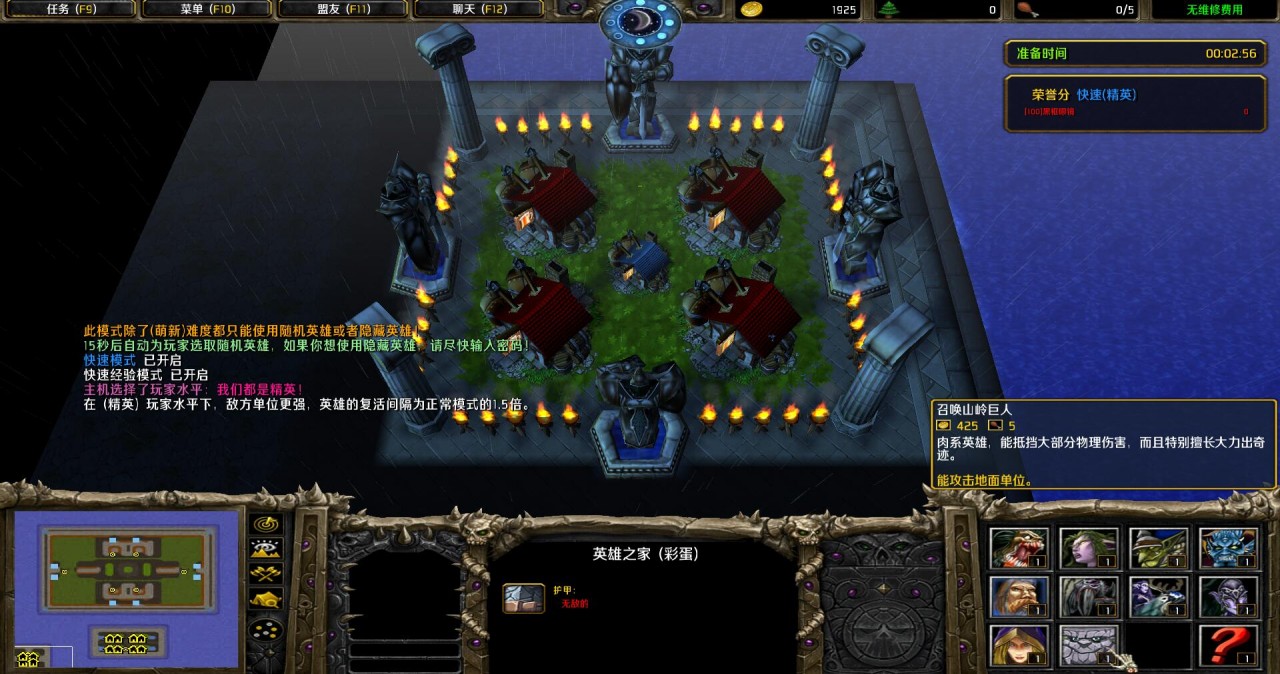Select the antlered owl rider hero
This screenshot has width=1280, height=674.
1159,597
